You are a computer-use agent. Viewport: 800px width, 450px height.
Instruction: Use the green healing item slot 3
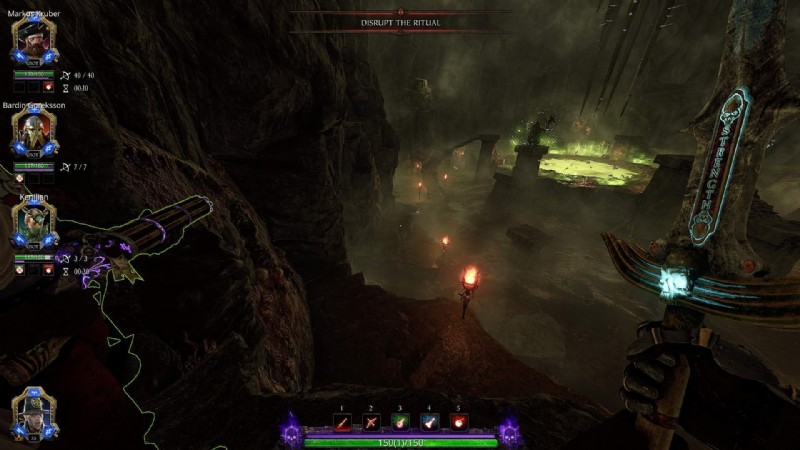(x=400, y=422)
